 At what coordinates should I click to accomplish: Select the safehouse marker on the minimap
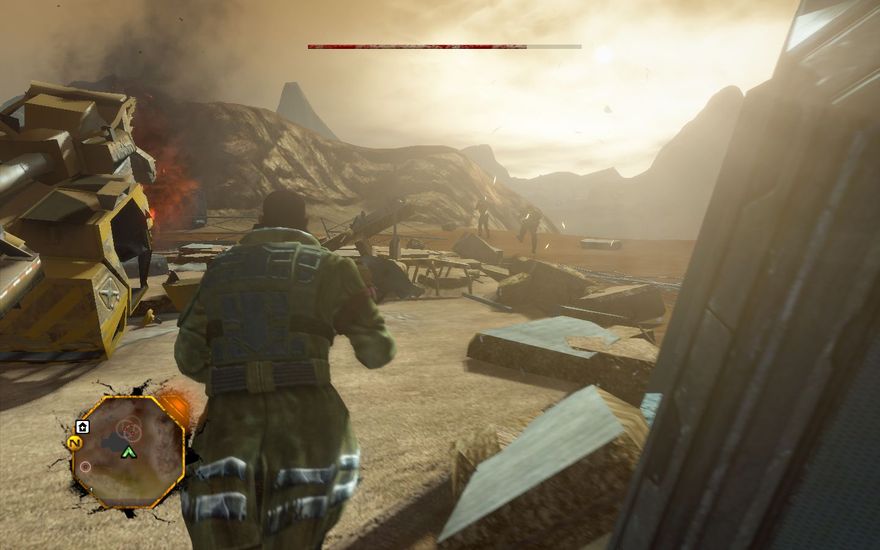83,427
